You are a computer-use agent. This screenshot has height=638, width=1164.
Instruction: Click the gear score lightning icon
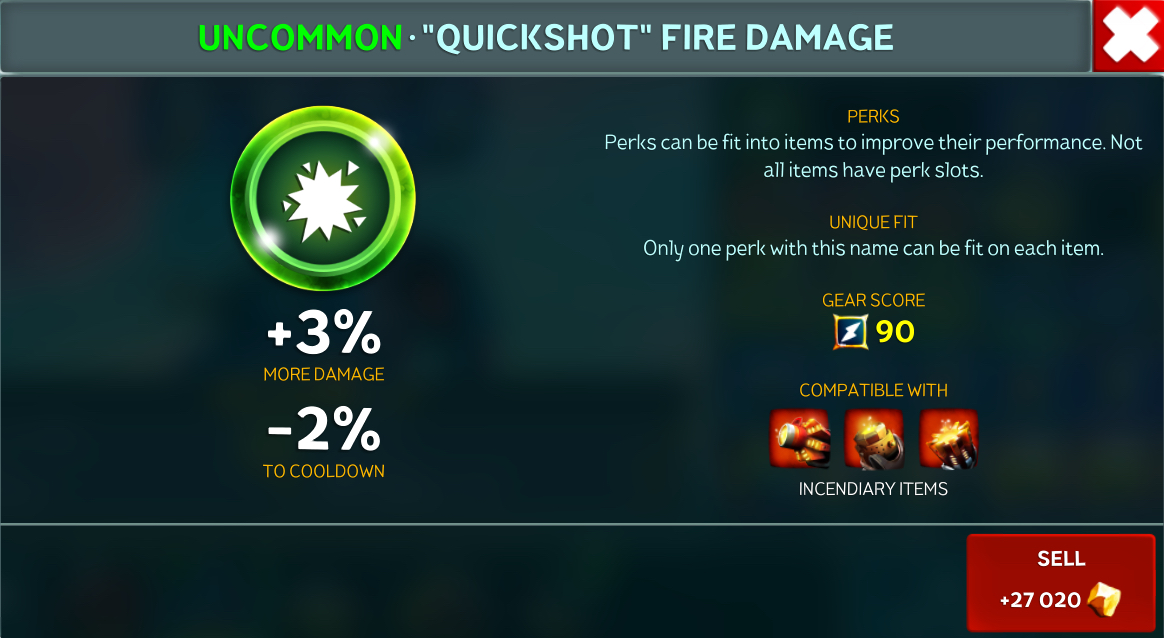point(849,331)
